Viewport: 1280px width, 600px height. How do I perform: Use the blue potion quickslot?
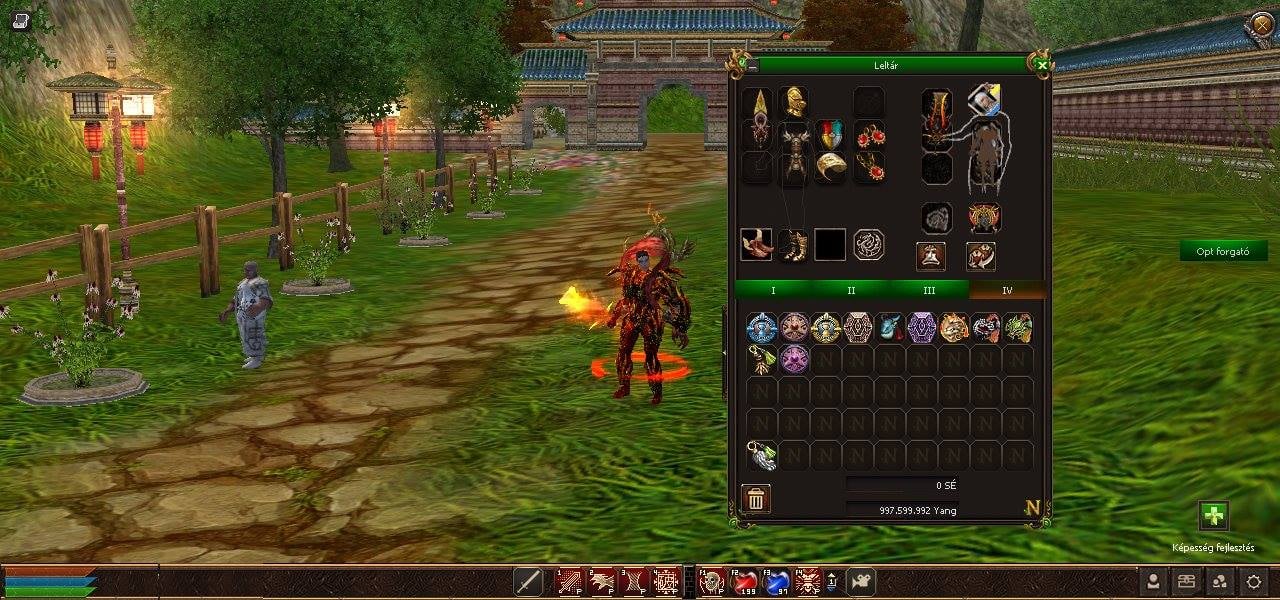pyautogui.click(x=776, y=581)
